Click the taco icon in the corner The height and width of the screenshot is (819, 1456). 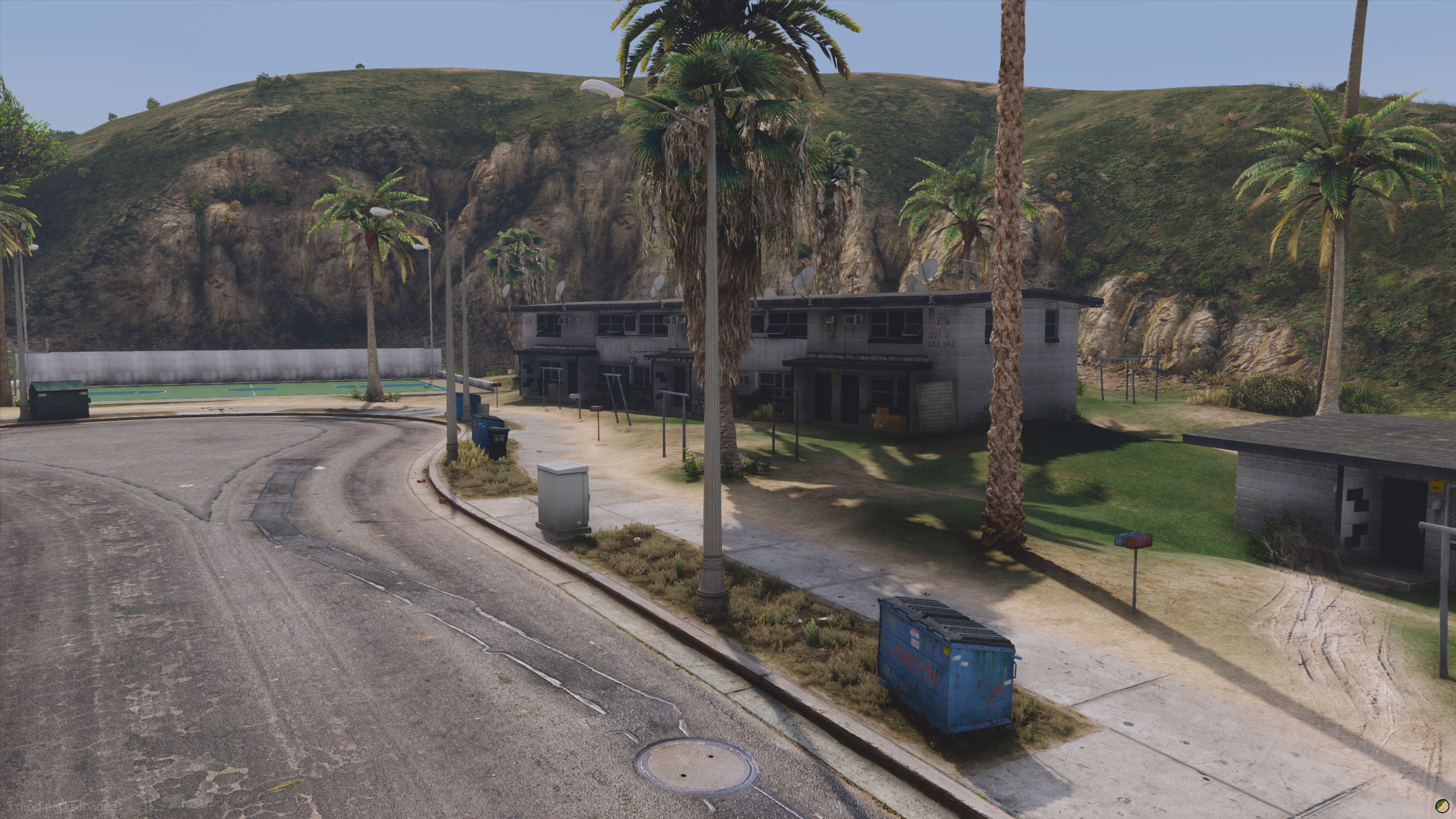(x=1441, y=805)
